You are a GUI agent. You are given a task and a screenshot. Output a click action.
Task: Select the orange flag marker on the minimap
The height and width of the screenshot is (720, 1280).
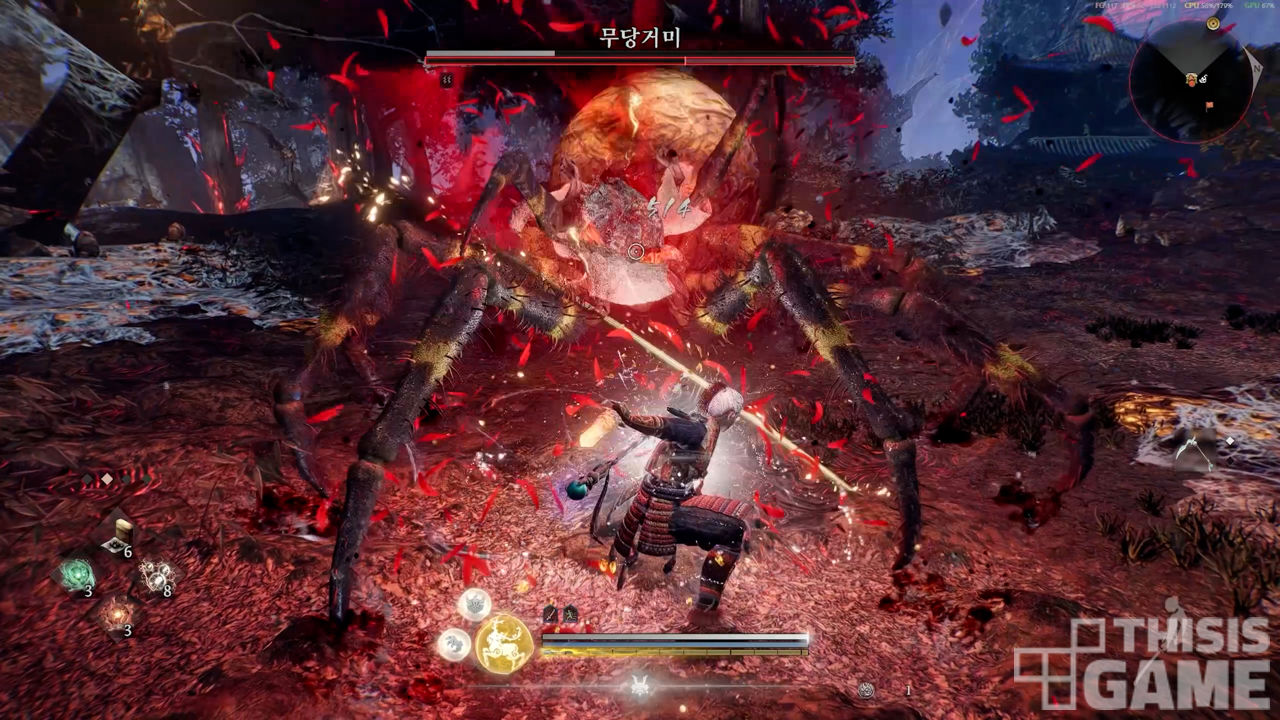pos(1209,103)
